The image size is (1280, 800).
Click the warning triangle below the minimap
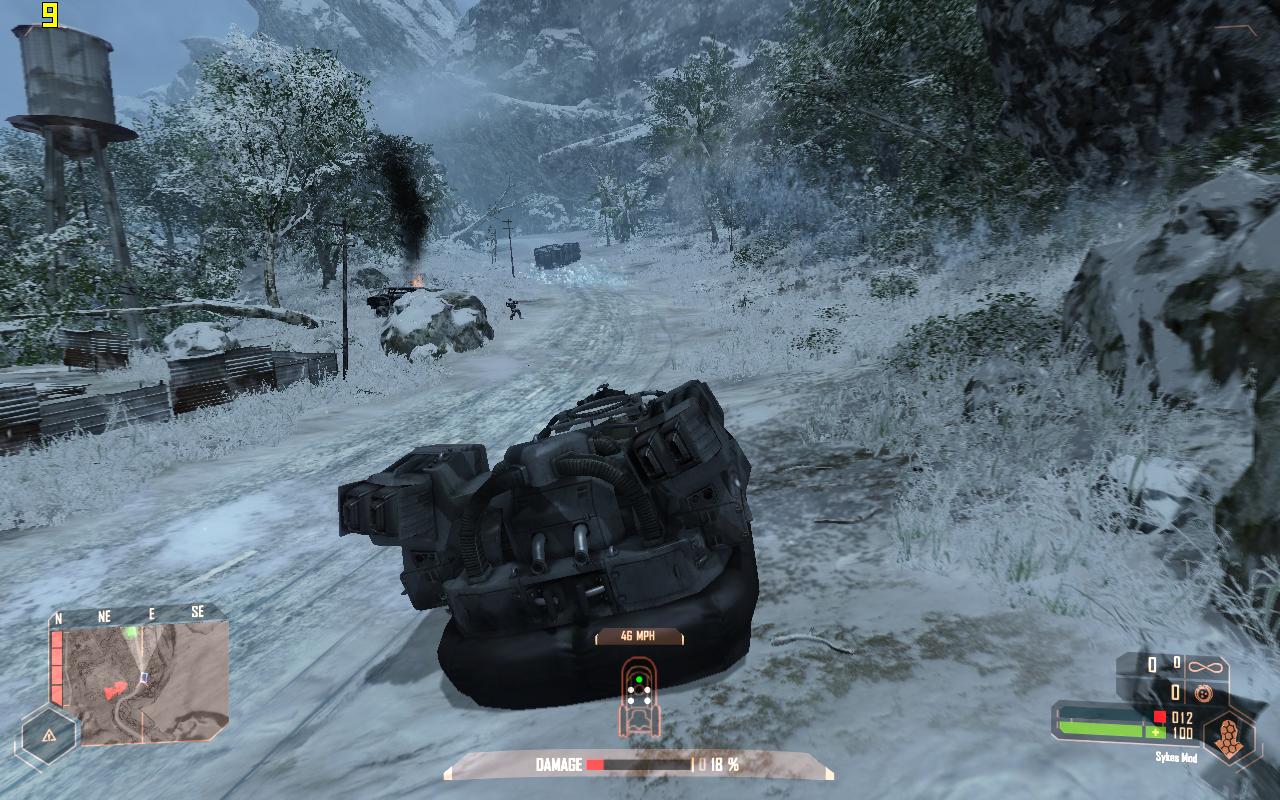tap(49, 736)
